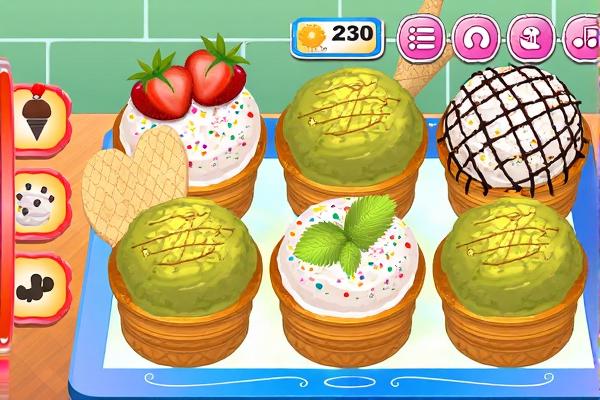The width and height of the screenshot is (600, 400).
Task: Pick the chocolate blob topping option
Action: (39, 287)
